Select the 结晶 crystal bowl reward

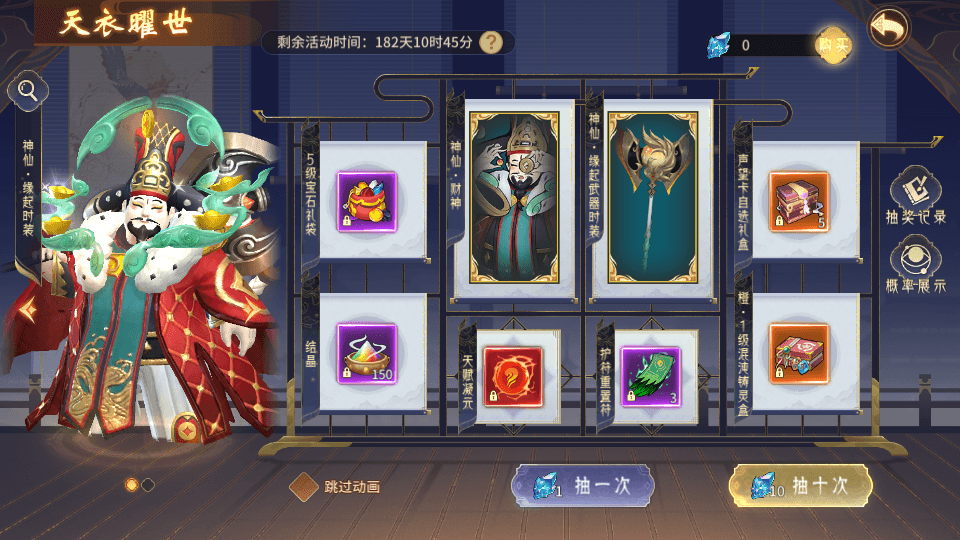click(x=366, y=353)
